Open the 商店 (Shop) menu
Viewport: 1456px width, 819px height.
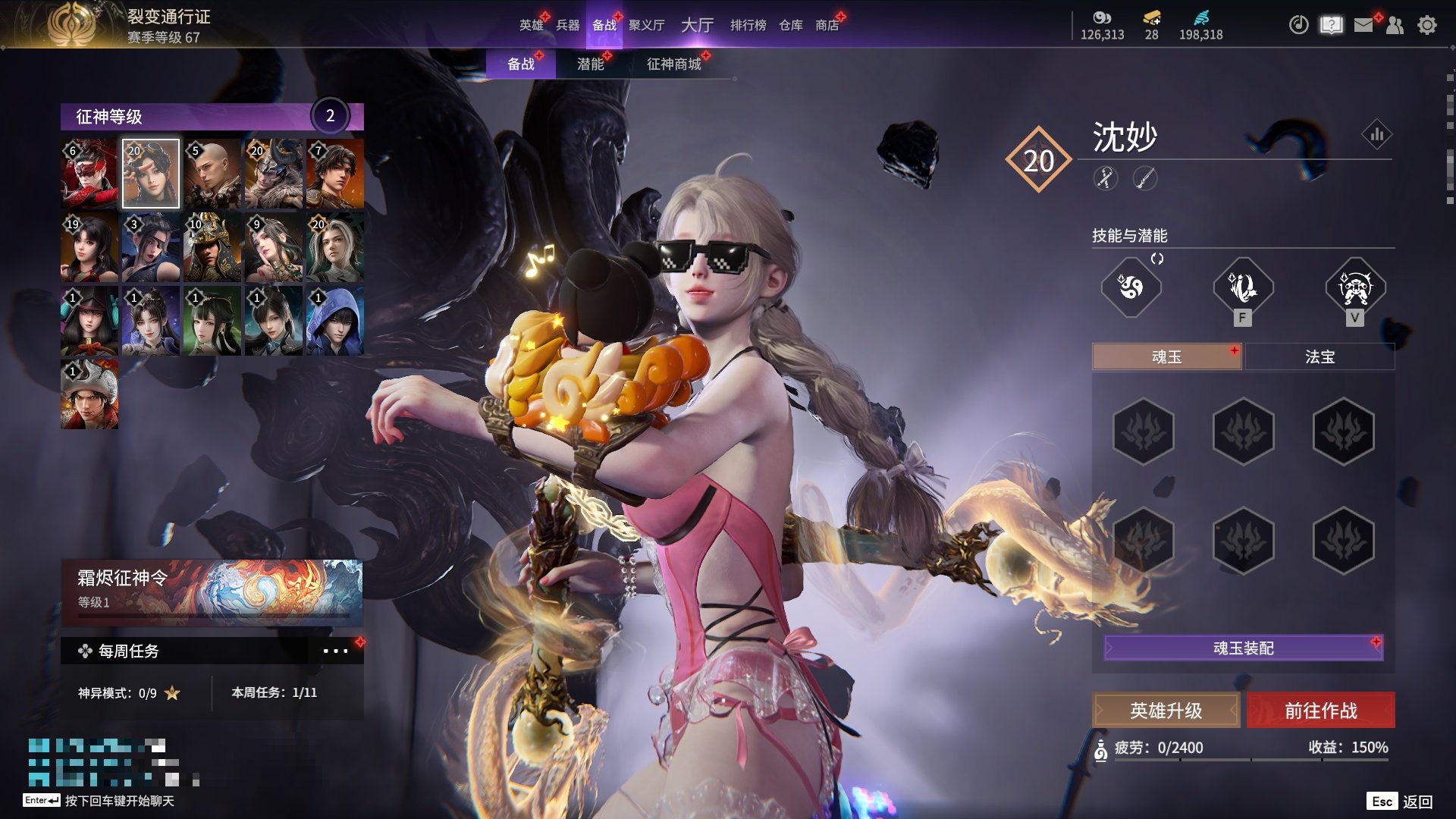[x=827, y=25]
